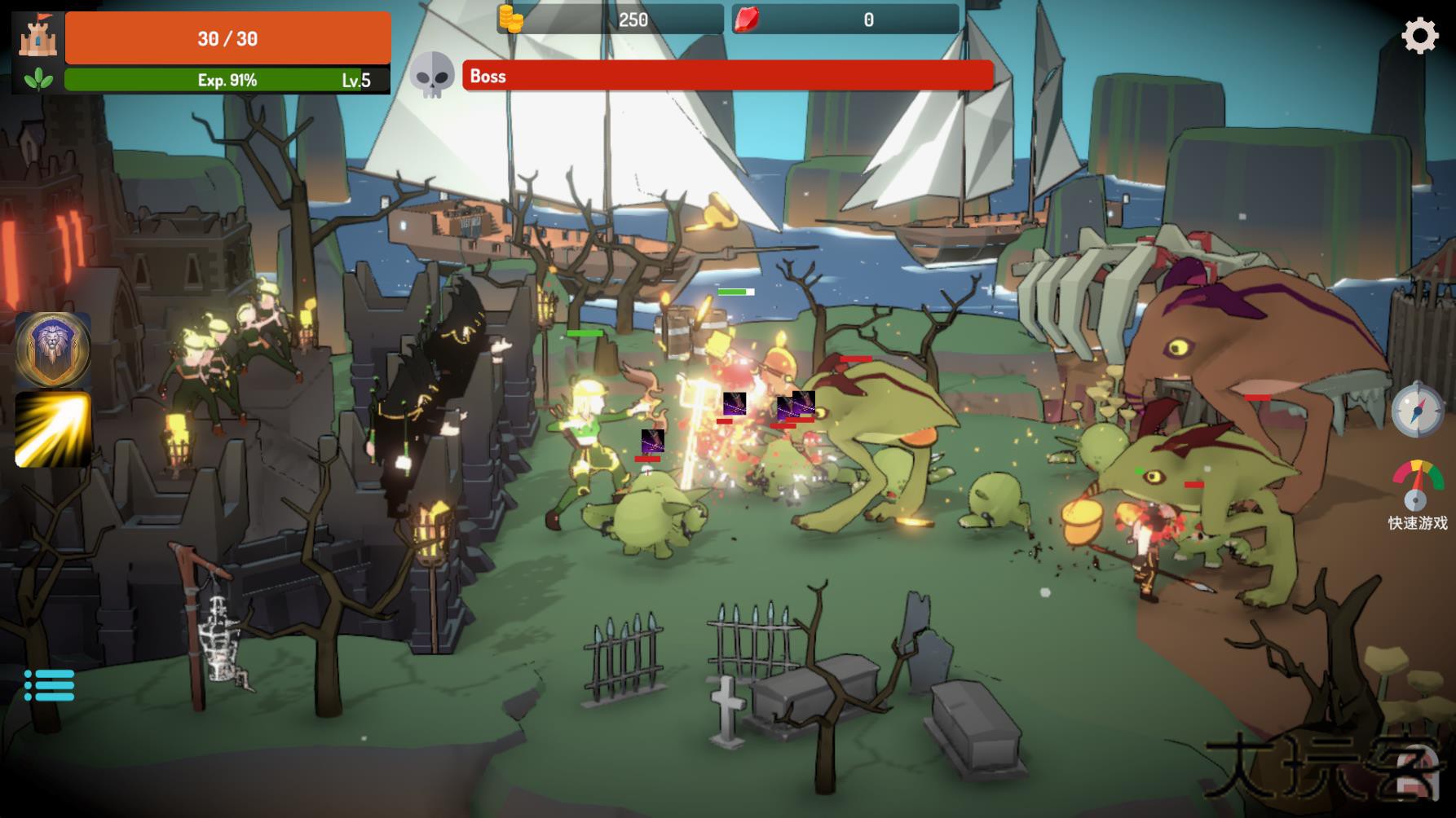The width and height of the screenshot is (1456, 818).
Task: Click the Boss label text
Action: tap(487, 76)
